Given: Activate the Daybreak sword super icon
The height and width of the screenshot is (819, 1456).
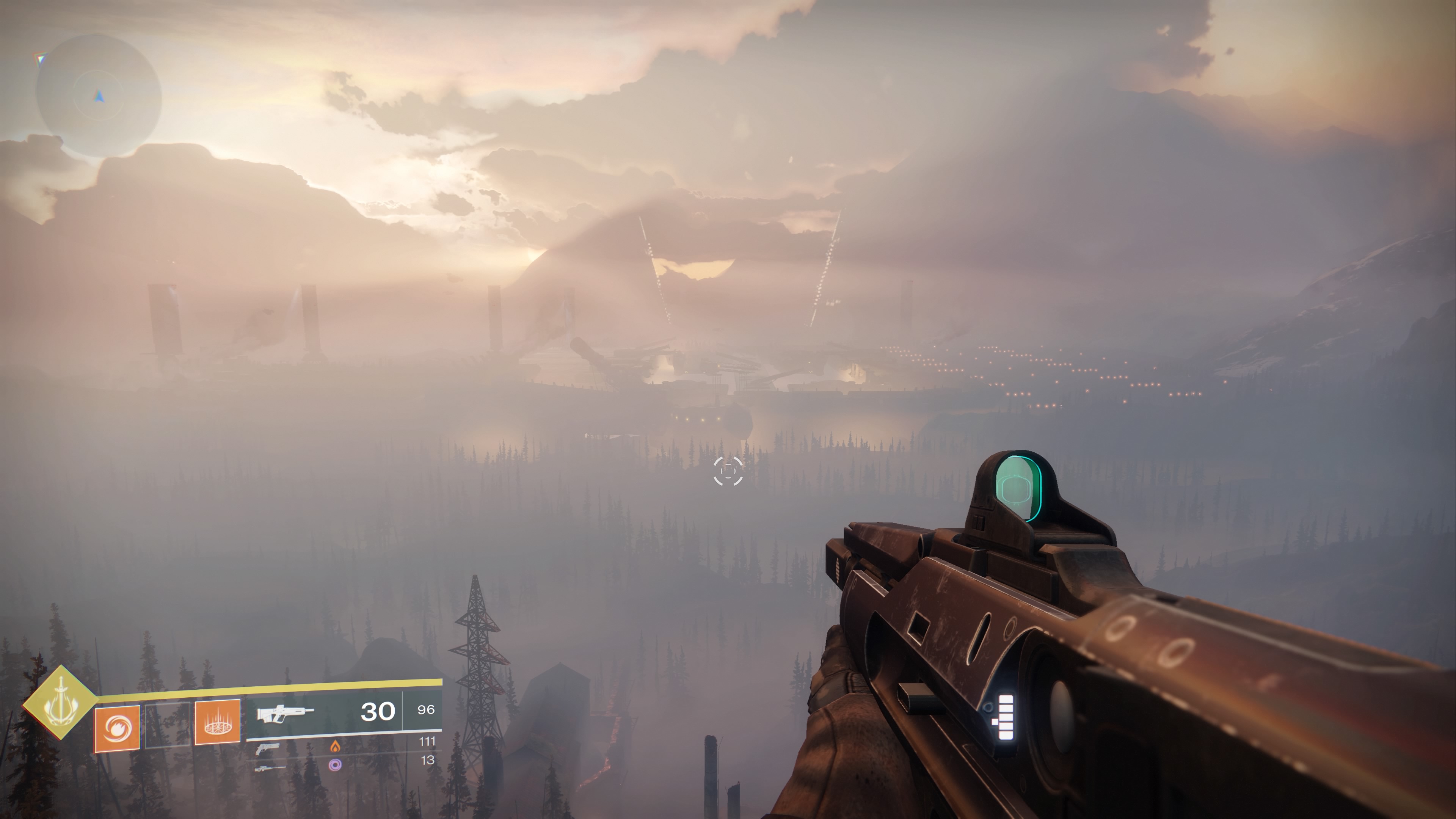Looking at the screenshot, I should 61,703.
